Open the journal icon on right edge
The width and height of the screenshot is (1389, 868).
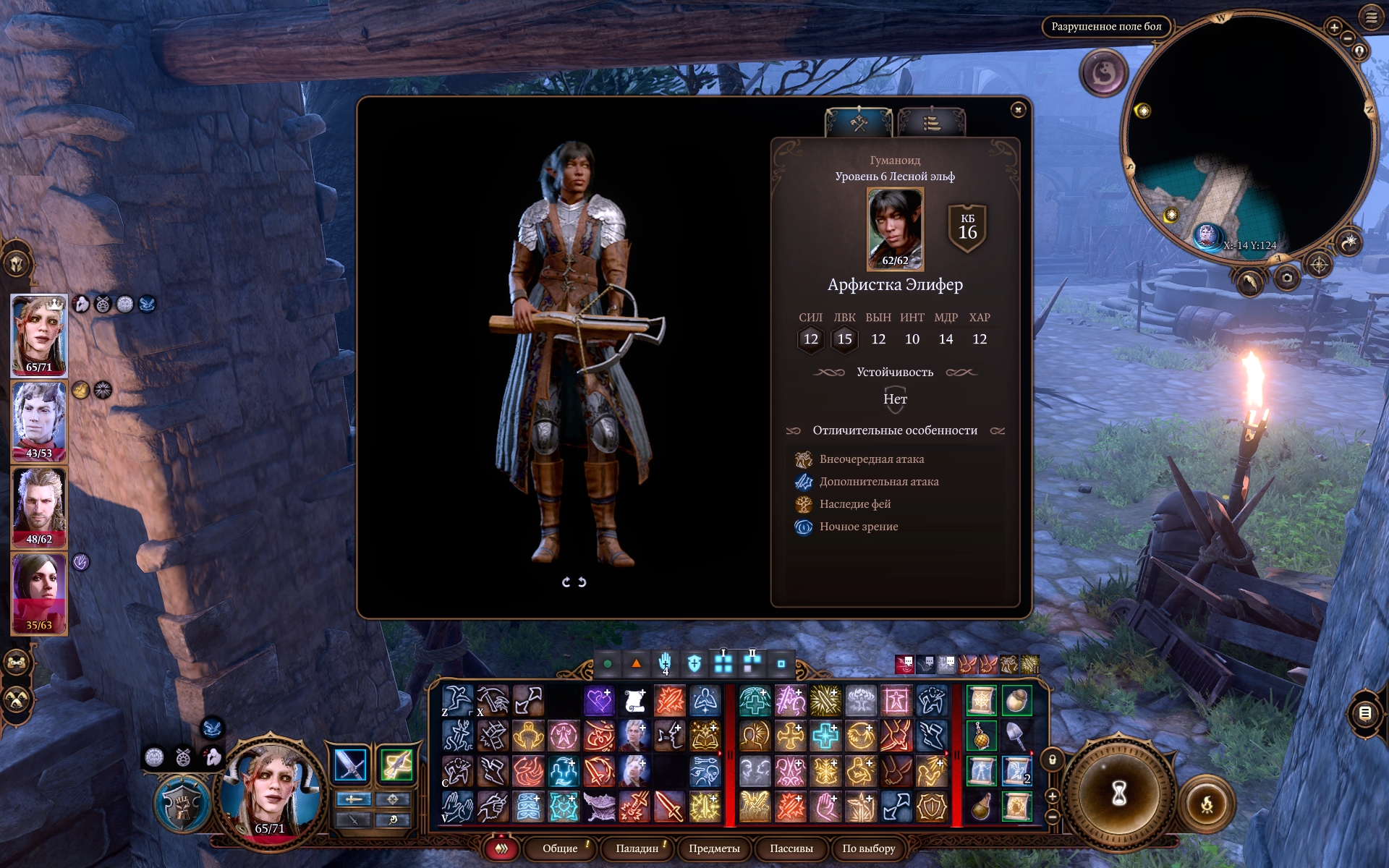(1365, 714)
